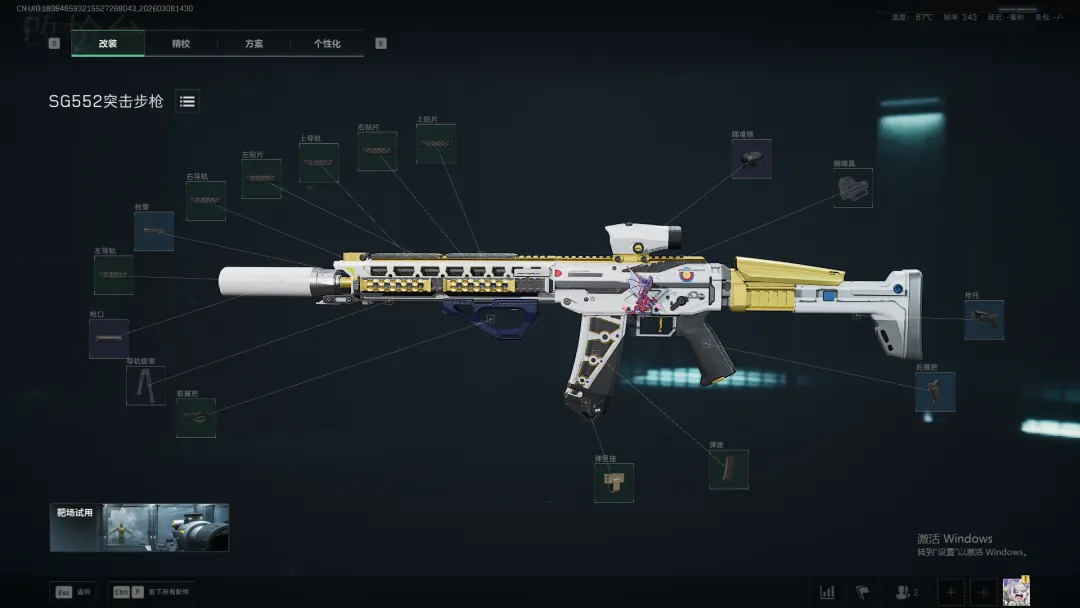Choose the 侧瞄具 side sight slot
Image resolution: width=1080 pixels, height=608 pixels.
point(853,188)
